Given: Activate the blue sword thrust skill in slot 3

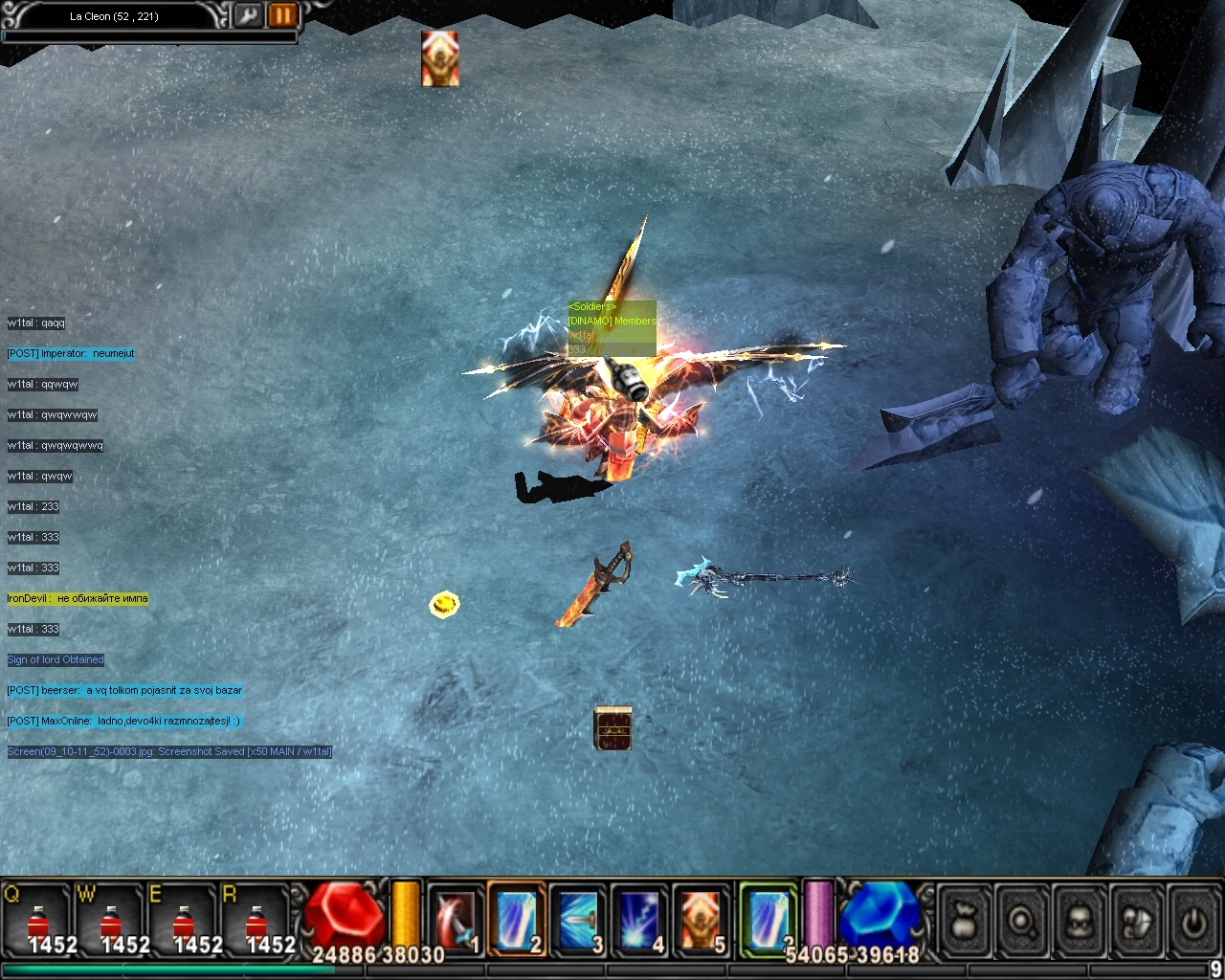Looking at the screenshot, I should [x=578, y=921].
